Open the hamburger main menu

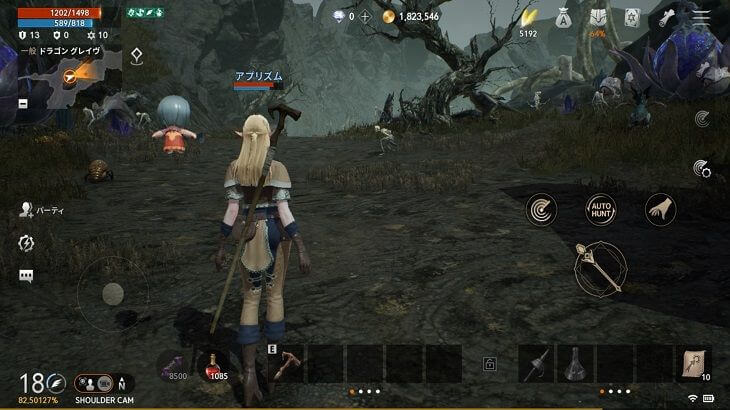700,17
